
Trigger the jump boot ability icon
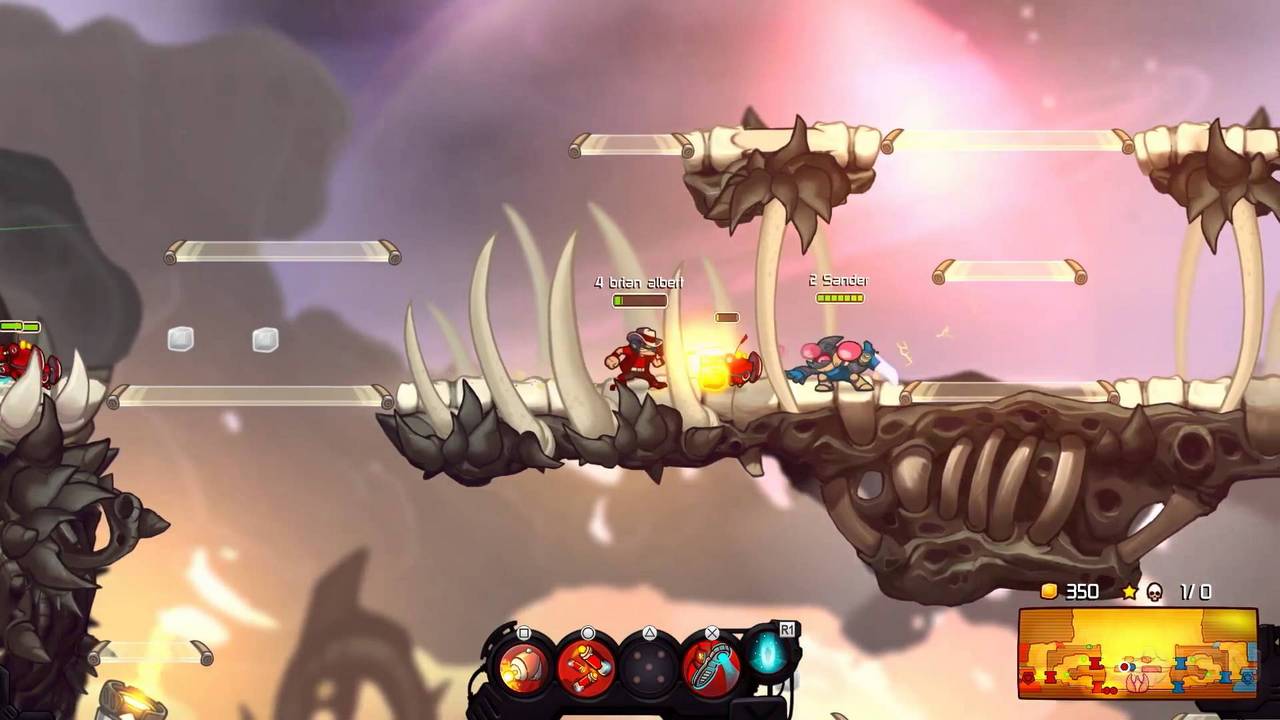coord(711,667)
